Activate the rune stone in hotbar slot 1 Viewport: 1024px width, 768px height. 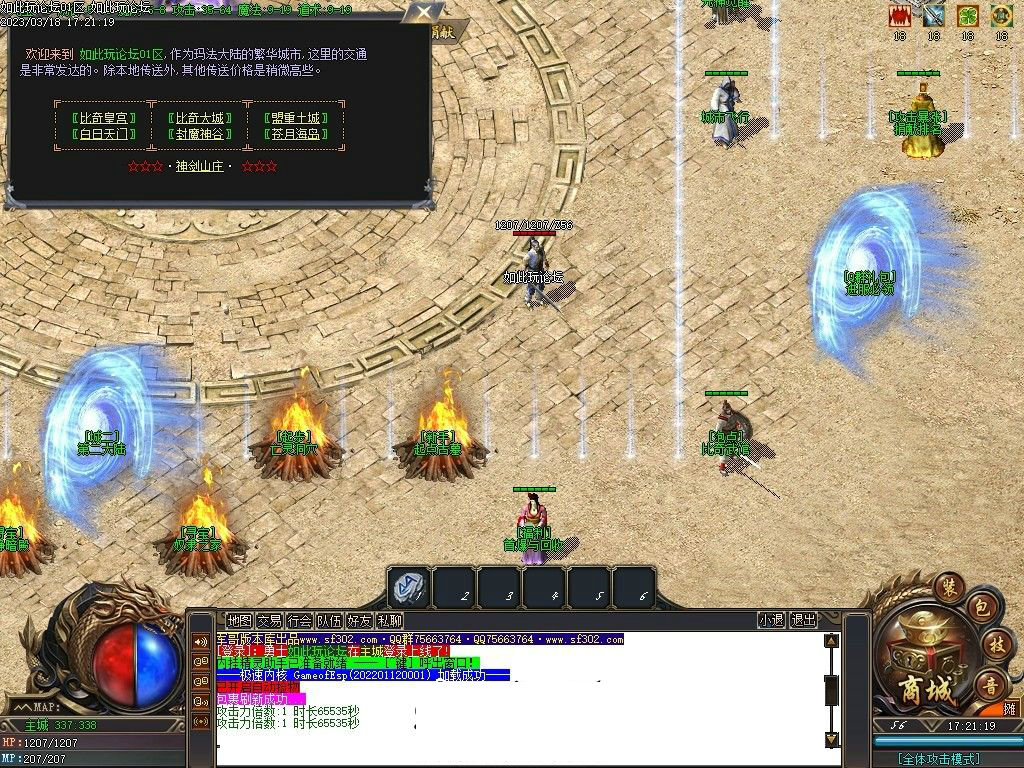(x=409, y=587)
